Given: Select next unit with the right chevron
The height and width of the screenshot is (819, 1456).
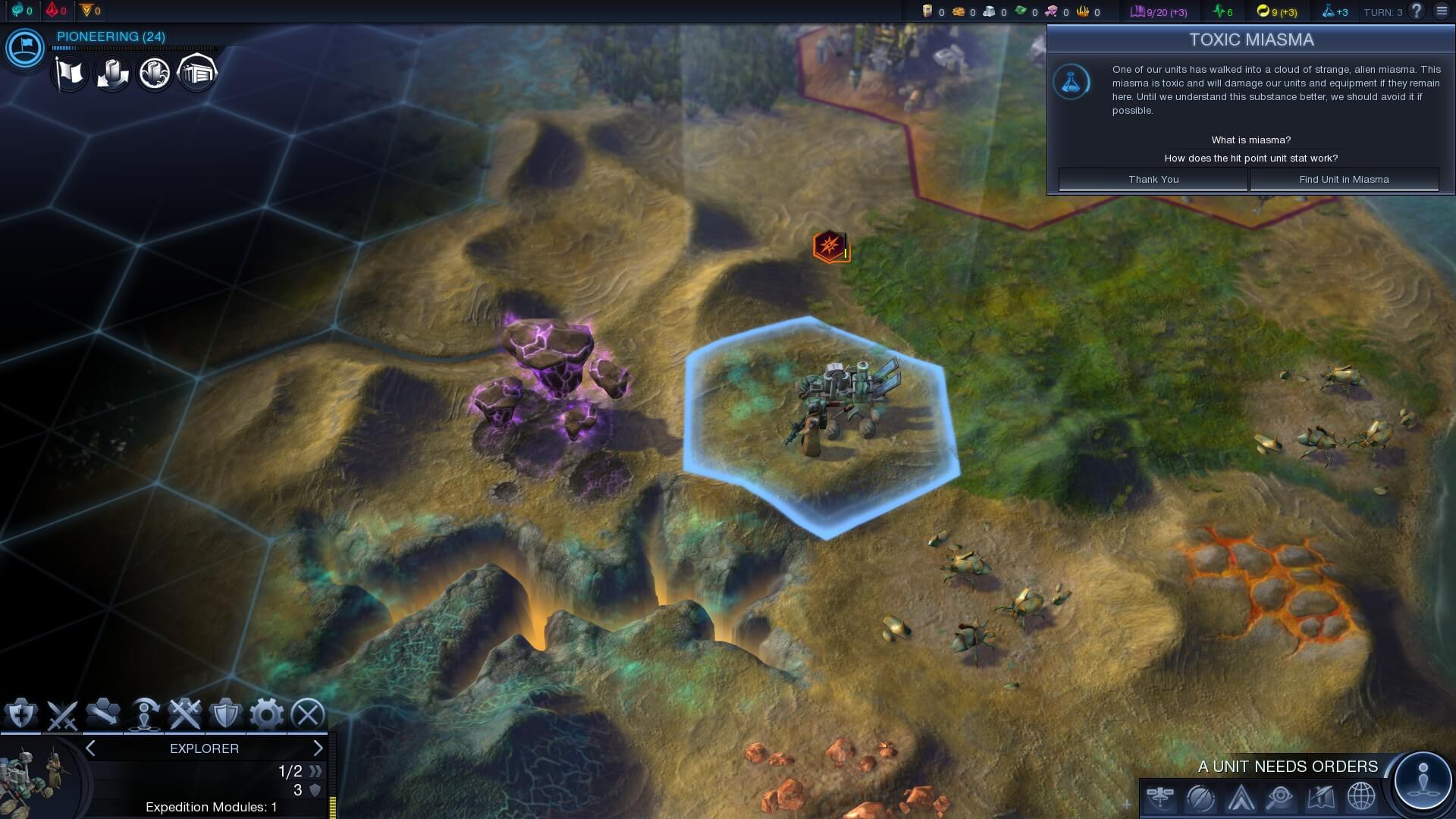Looking at the screenshot, I should tap(319, 748).
